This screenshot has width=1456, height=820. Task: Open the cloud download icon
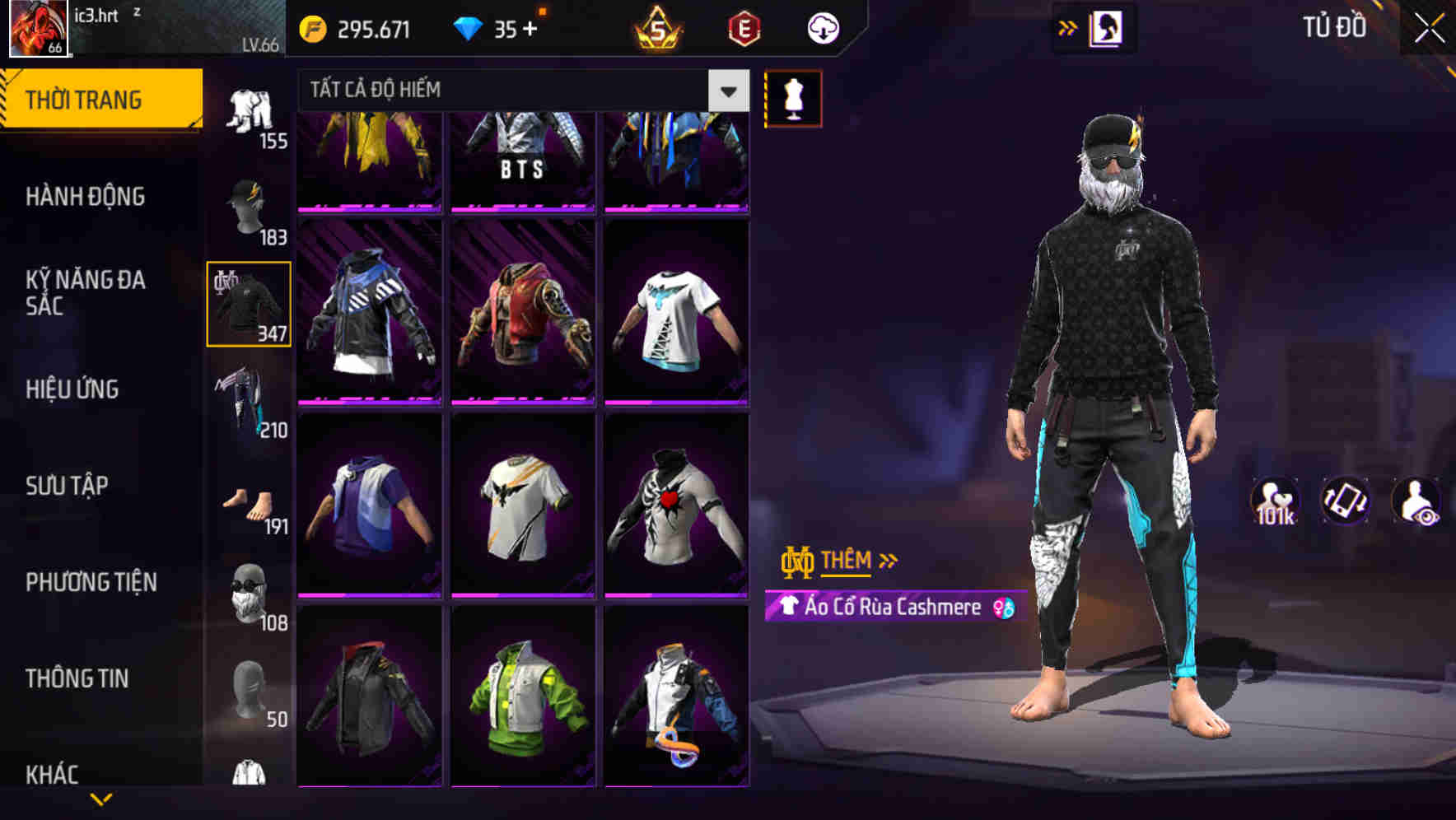(822, 27)
